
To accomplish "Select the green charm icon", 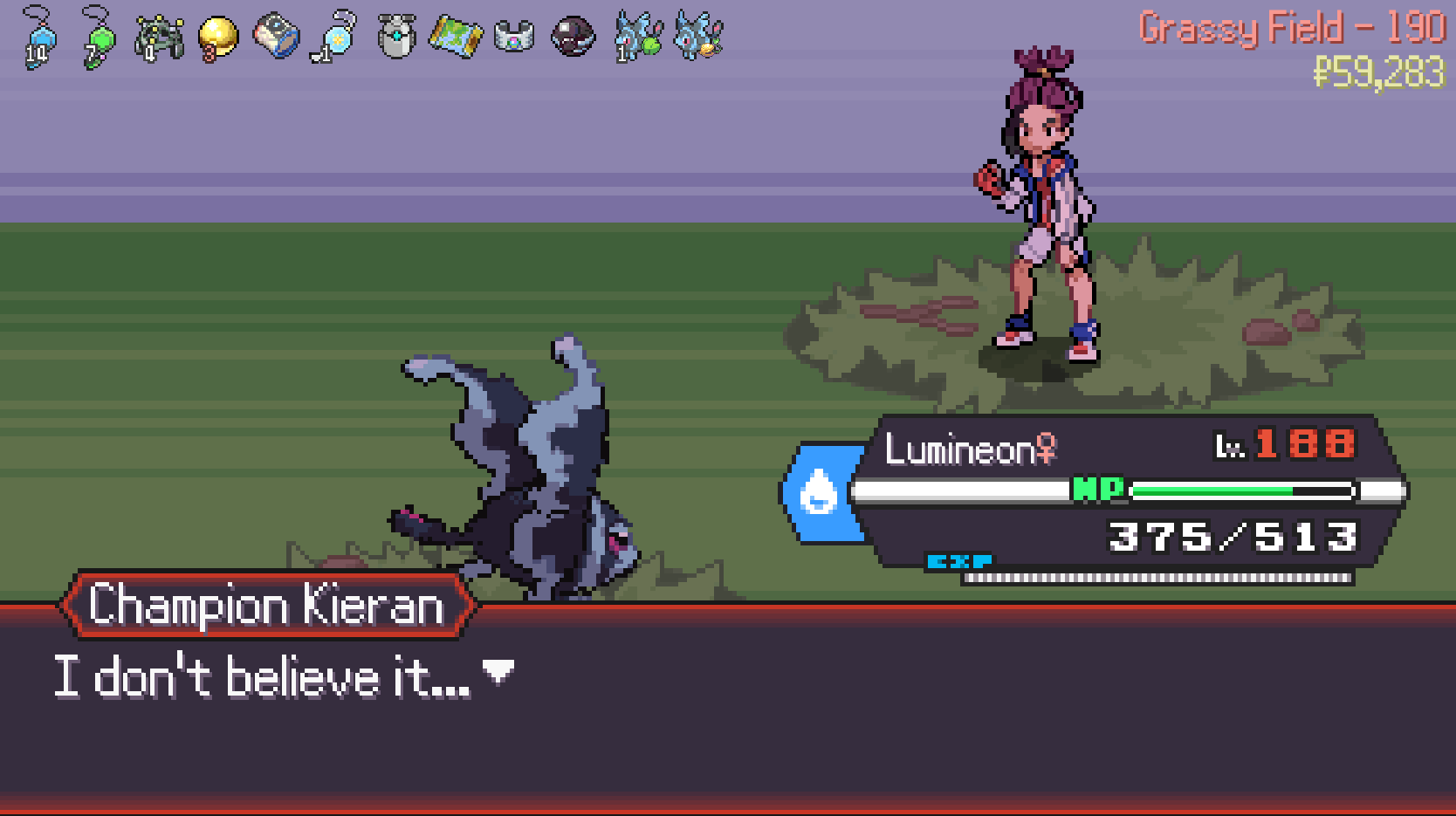I will point(99,39).
